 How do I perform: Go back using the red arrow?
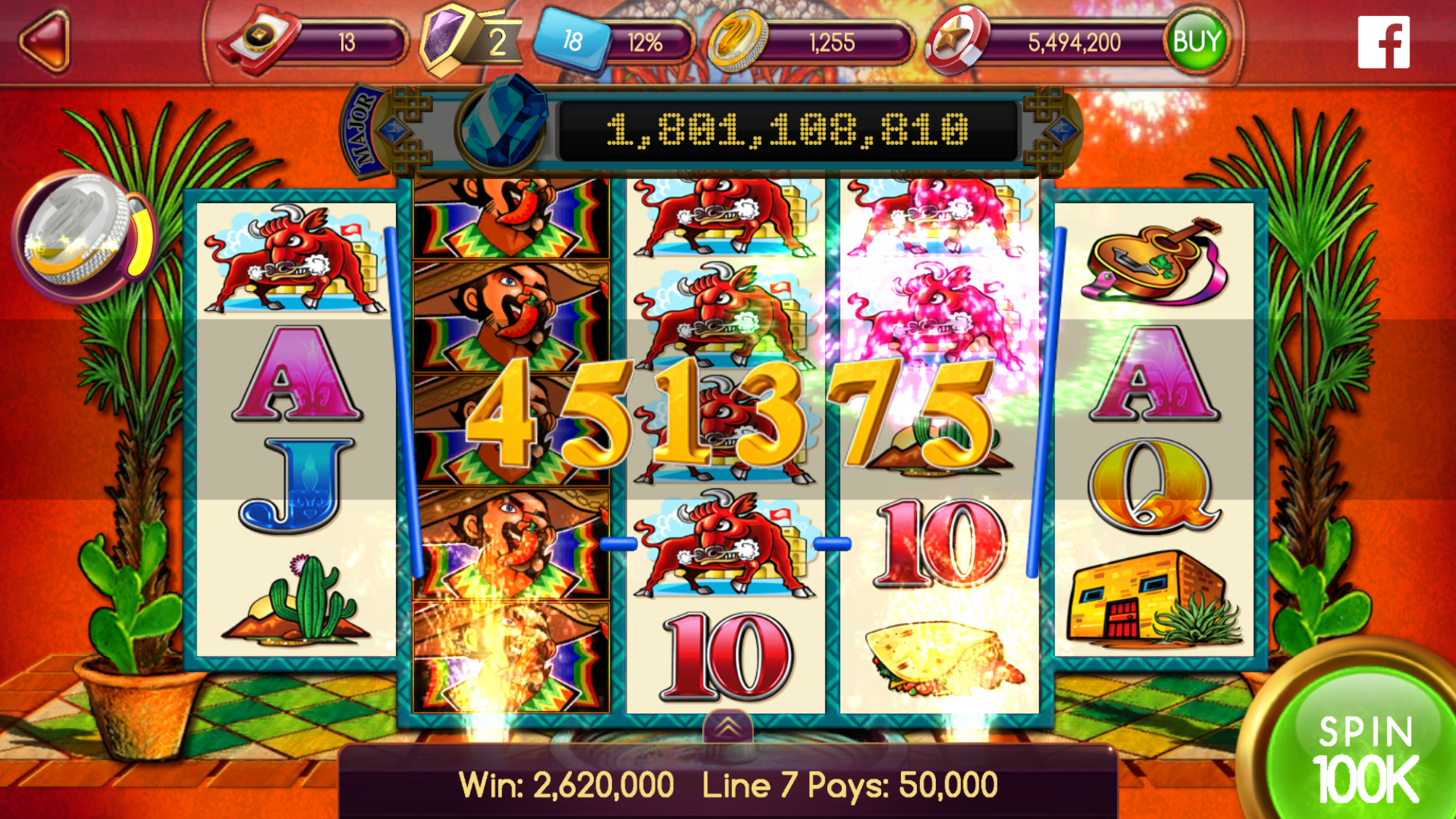click(45, 41)
